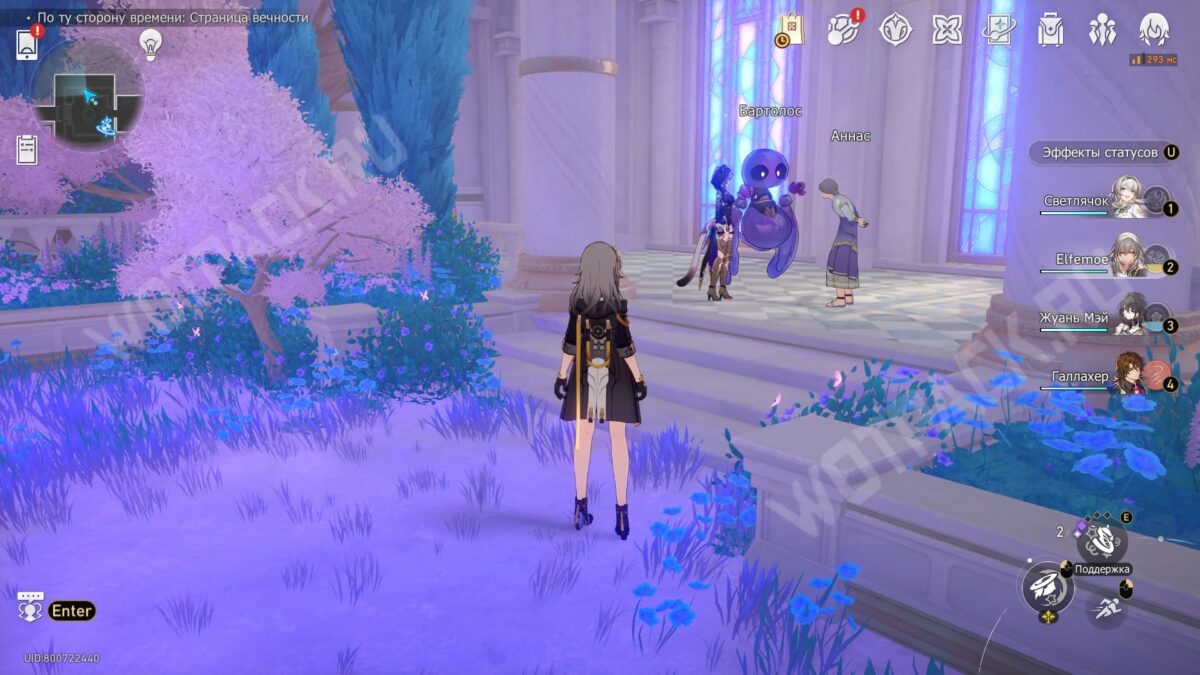Screen dimensions: 1200x675
Task: Open the travel log events icon
Action: point(843,30)
